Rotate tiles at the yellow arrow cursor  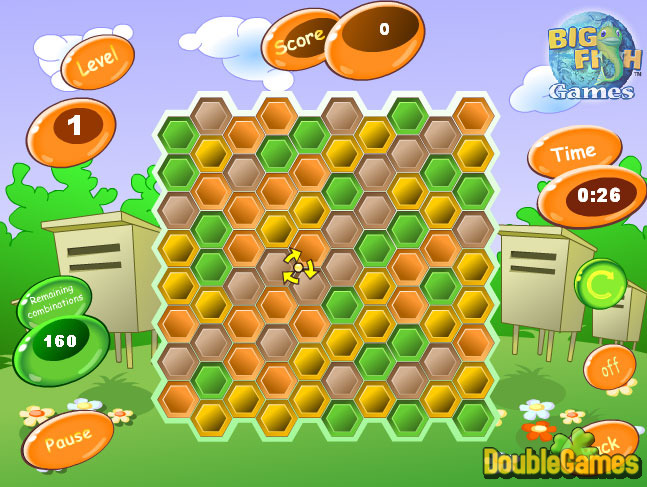pos(298,267)
